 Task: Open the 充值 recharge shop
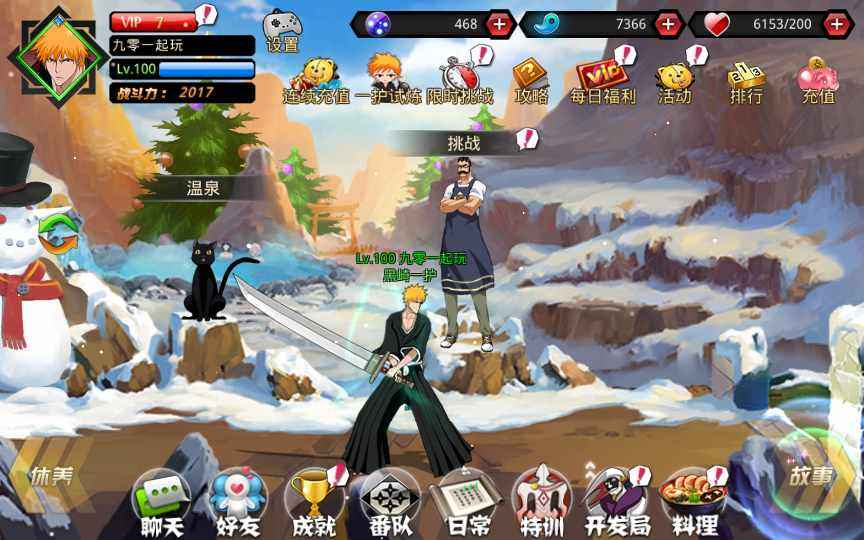(818, 80)
